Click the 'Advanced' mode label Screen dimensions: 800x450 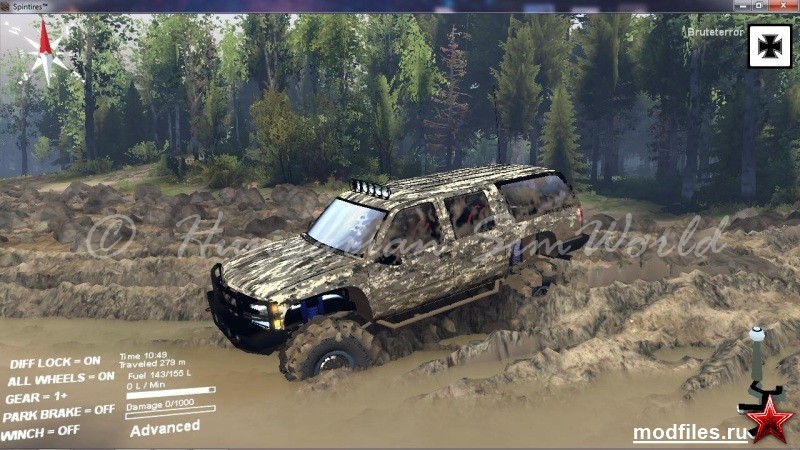tap(165, 428)
